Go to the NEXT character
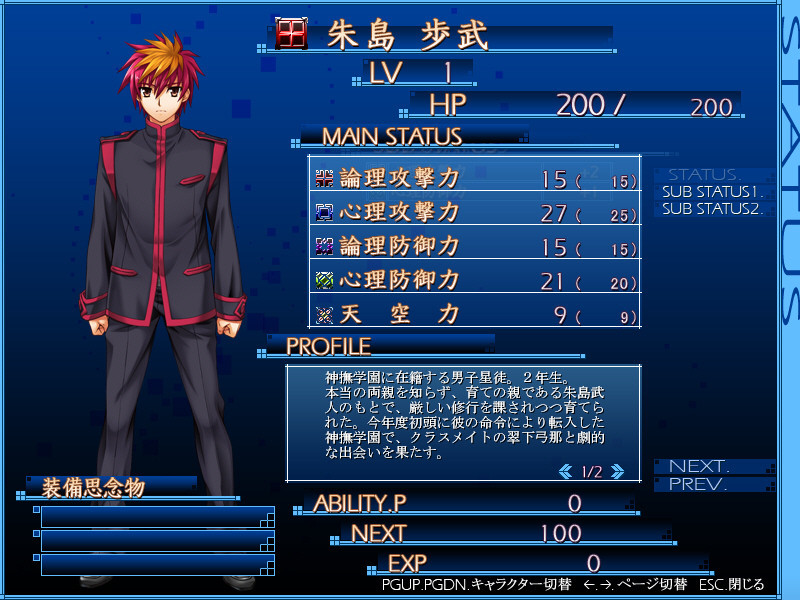The width and height of the screenshot is (800, 600). (700, 467)
